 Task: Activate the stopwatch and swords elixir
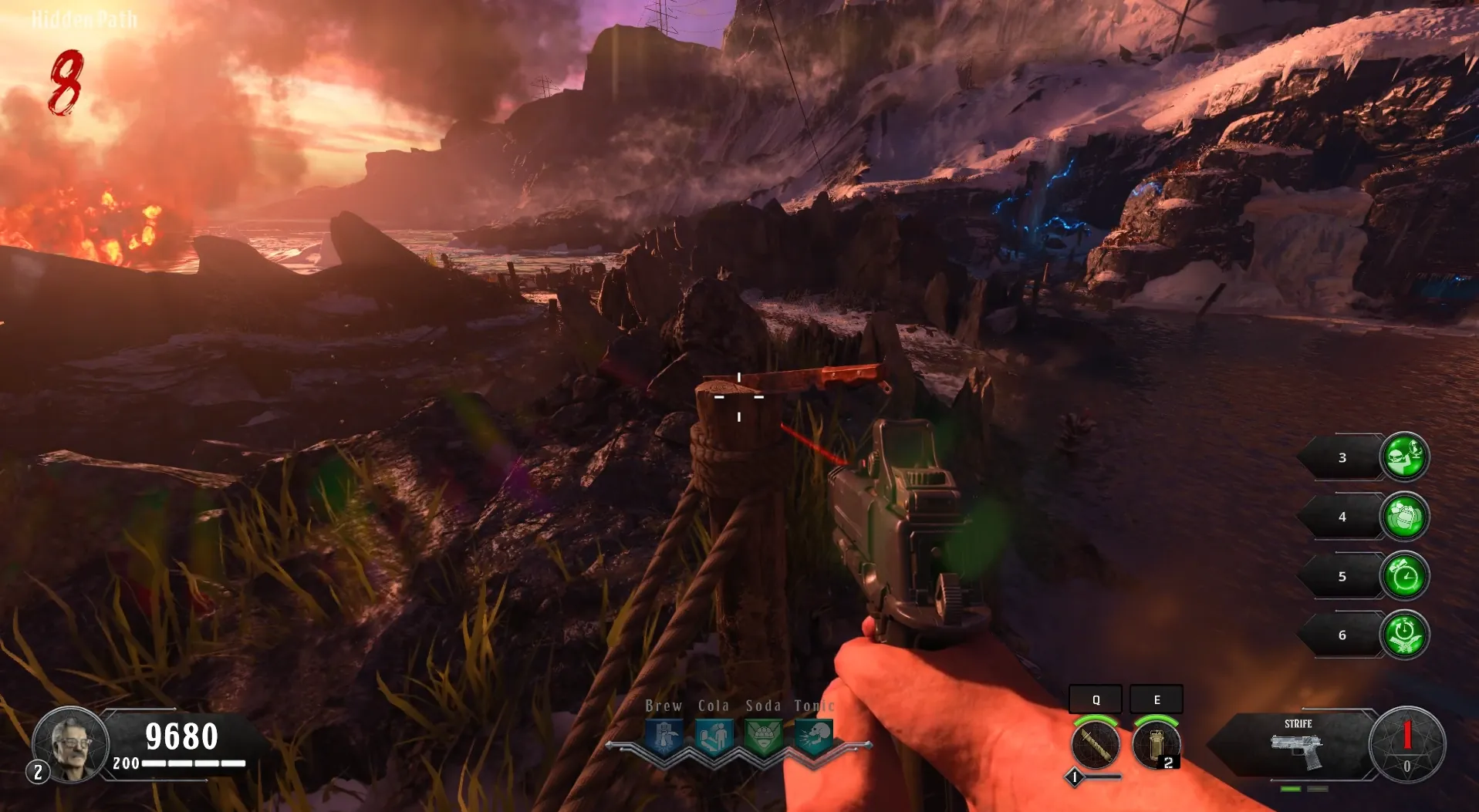pos(1403,635)
